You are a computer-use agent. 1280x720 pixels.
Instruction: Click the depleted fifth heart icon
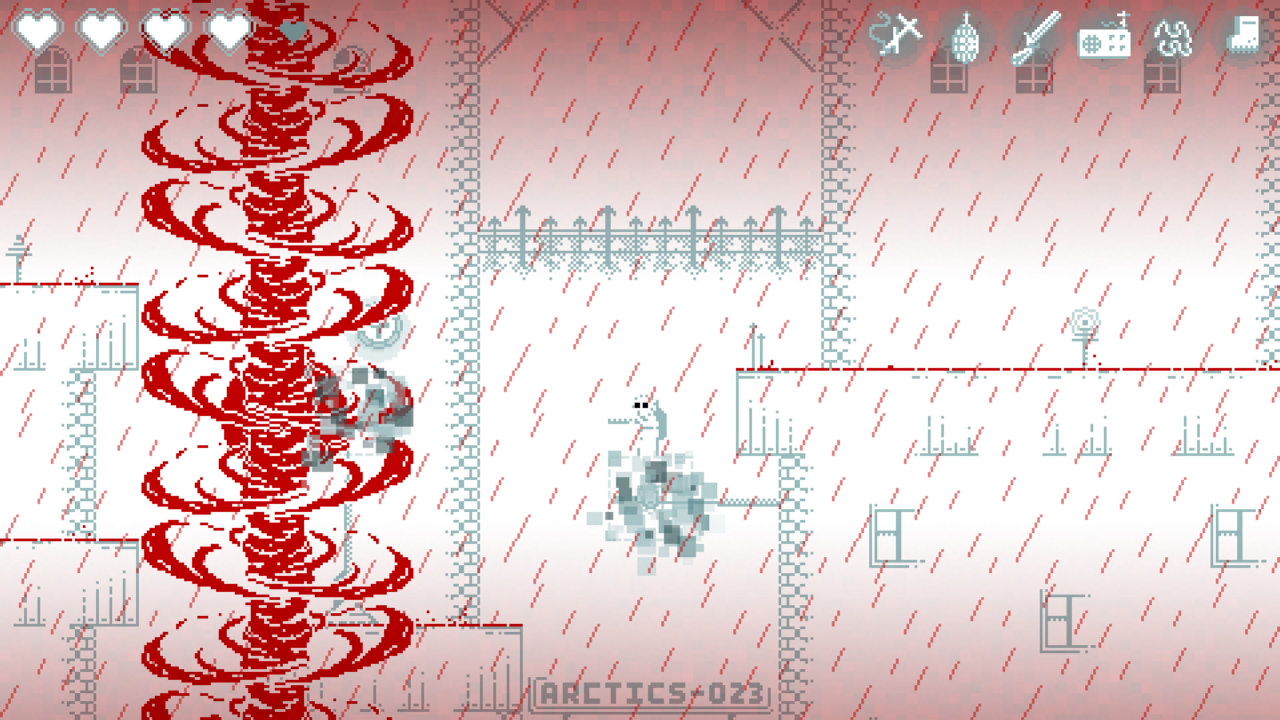pos(291,30)
